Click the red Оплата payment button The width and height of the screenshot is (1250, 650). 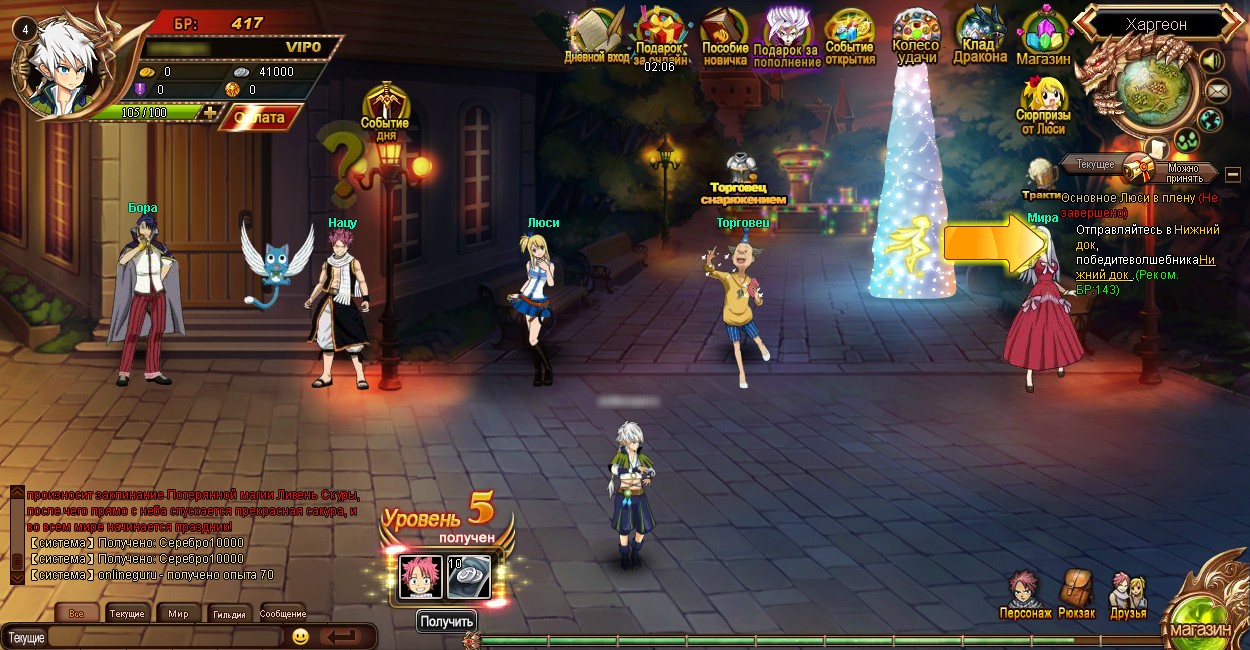coord(260,118)
